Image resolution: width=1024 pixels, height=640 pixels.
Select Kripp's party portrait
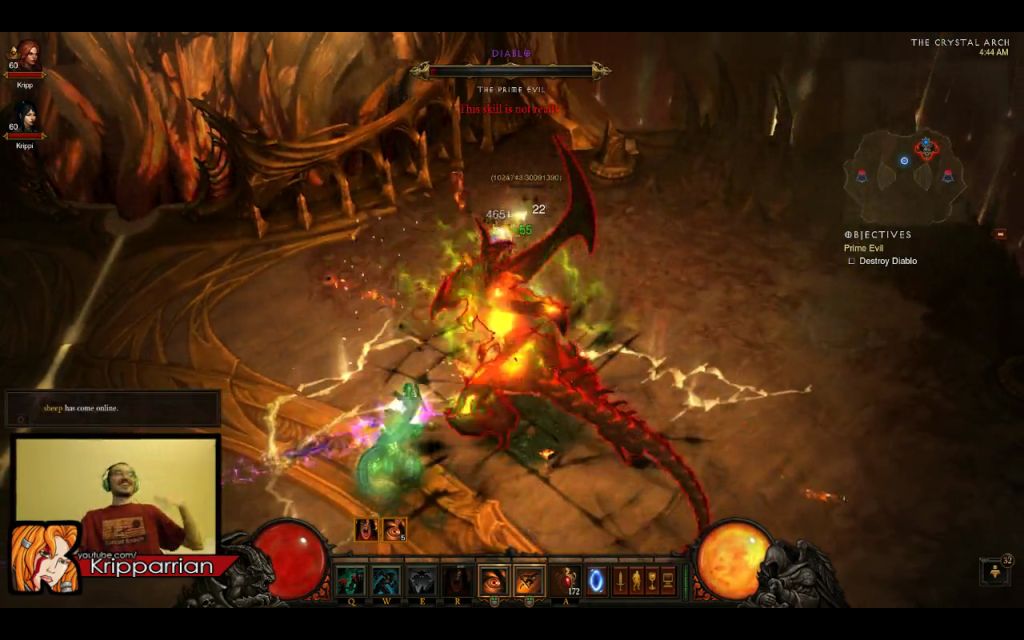click(x=25, y=58)
